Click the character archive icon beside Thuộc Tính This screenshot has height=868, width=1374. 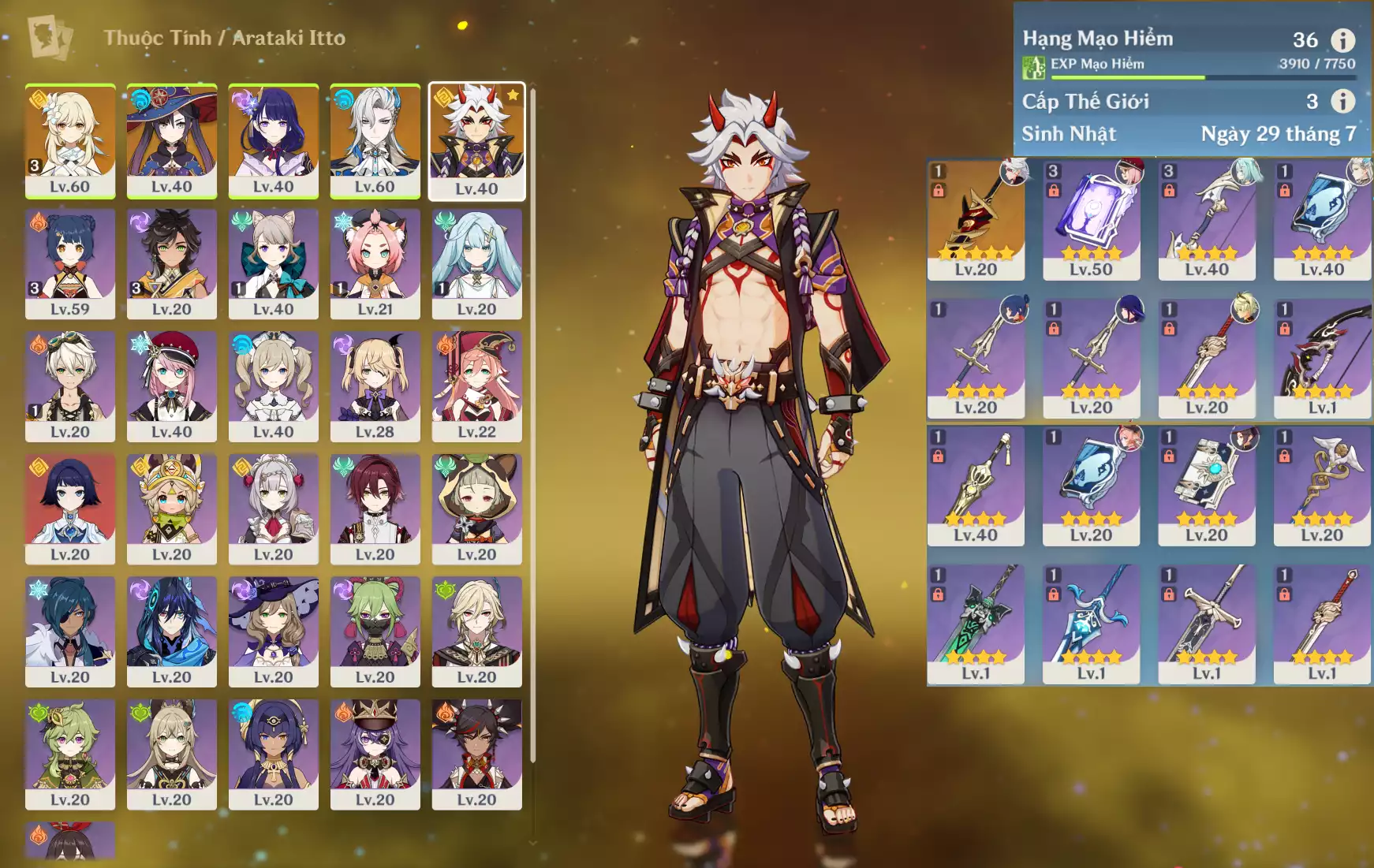[49, 37]
